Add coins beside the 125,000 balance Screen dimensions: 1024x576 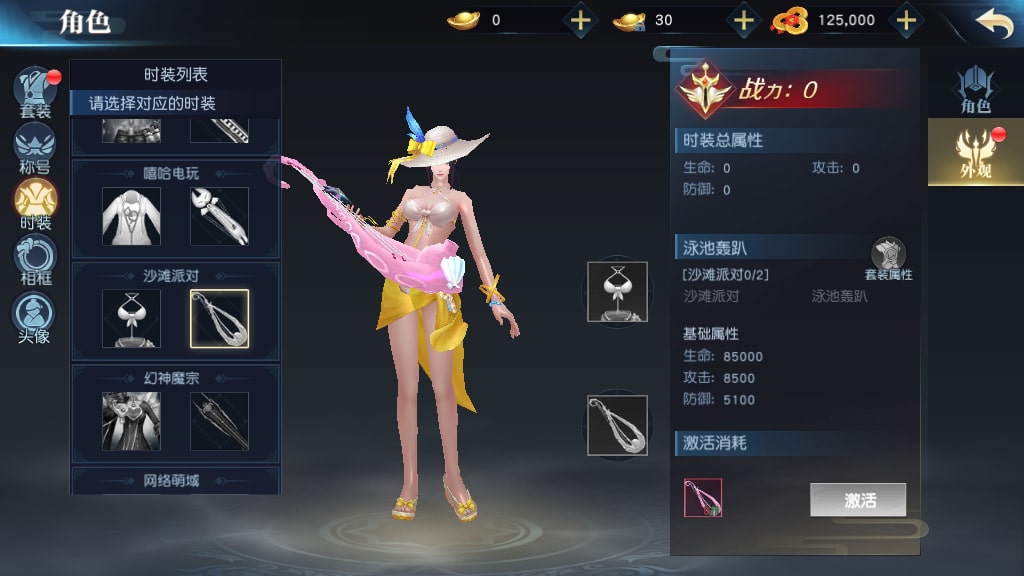(x=905, y=20)
